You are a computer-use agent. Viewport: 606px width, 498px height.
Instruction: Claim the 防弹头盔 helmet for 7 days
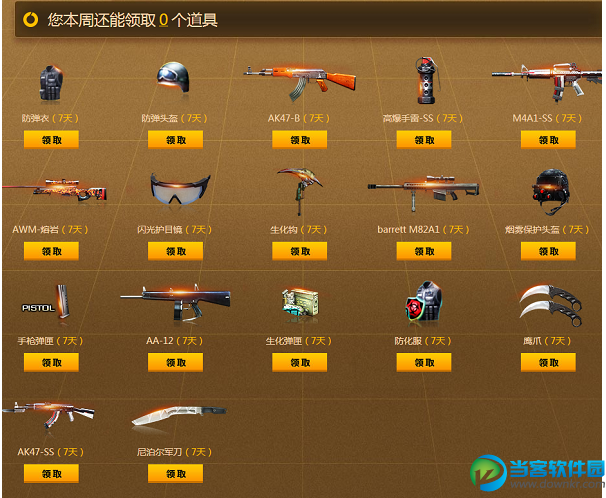[175, 140]
